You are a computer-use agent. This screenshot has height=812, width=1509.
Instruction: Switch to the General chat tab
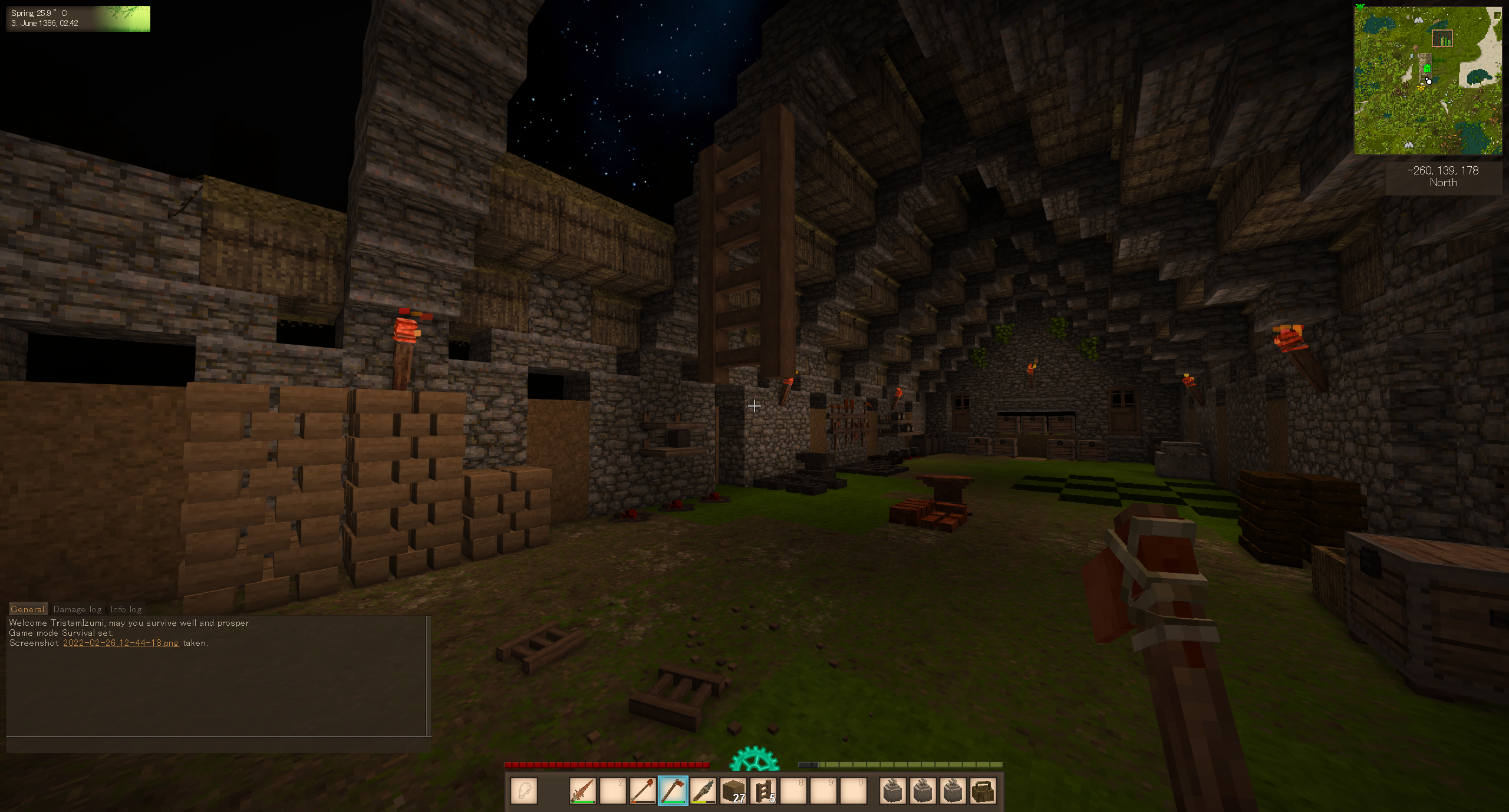pos(27,609)
